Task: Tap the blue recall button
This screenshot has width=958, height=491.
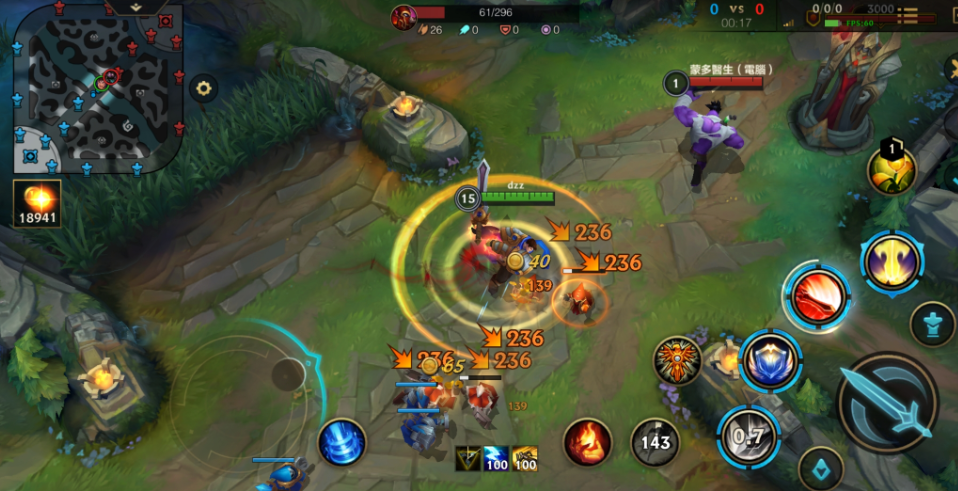Action: 342,442
